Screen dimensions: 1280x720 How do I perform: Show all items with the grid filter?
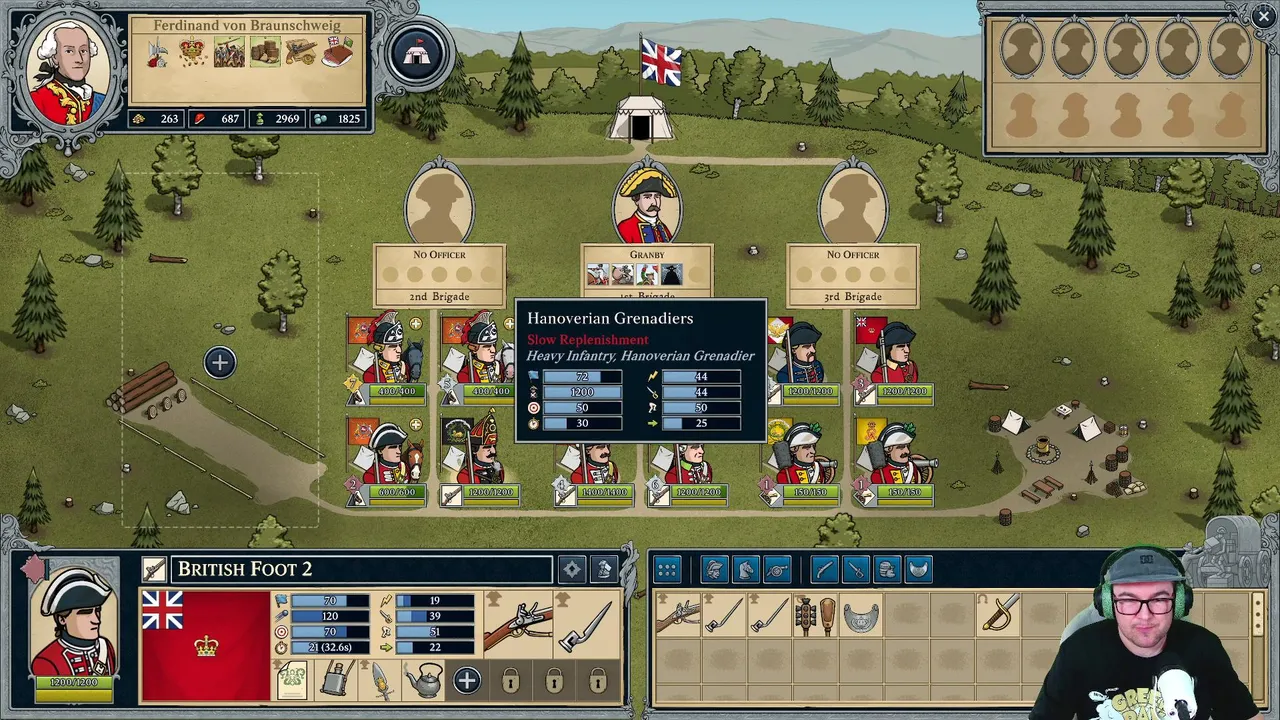667,570
